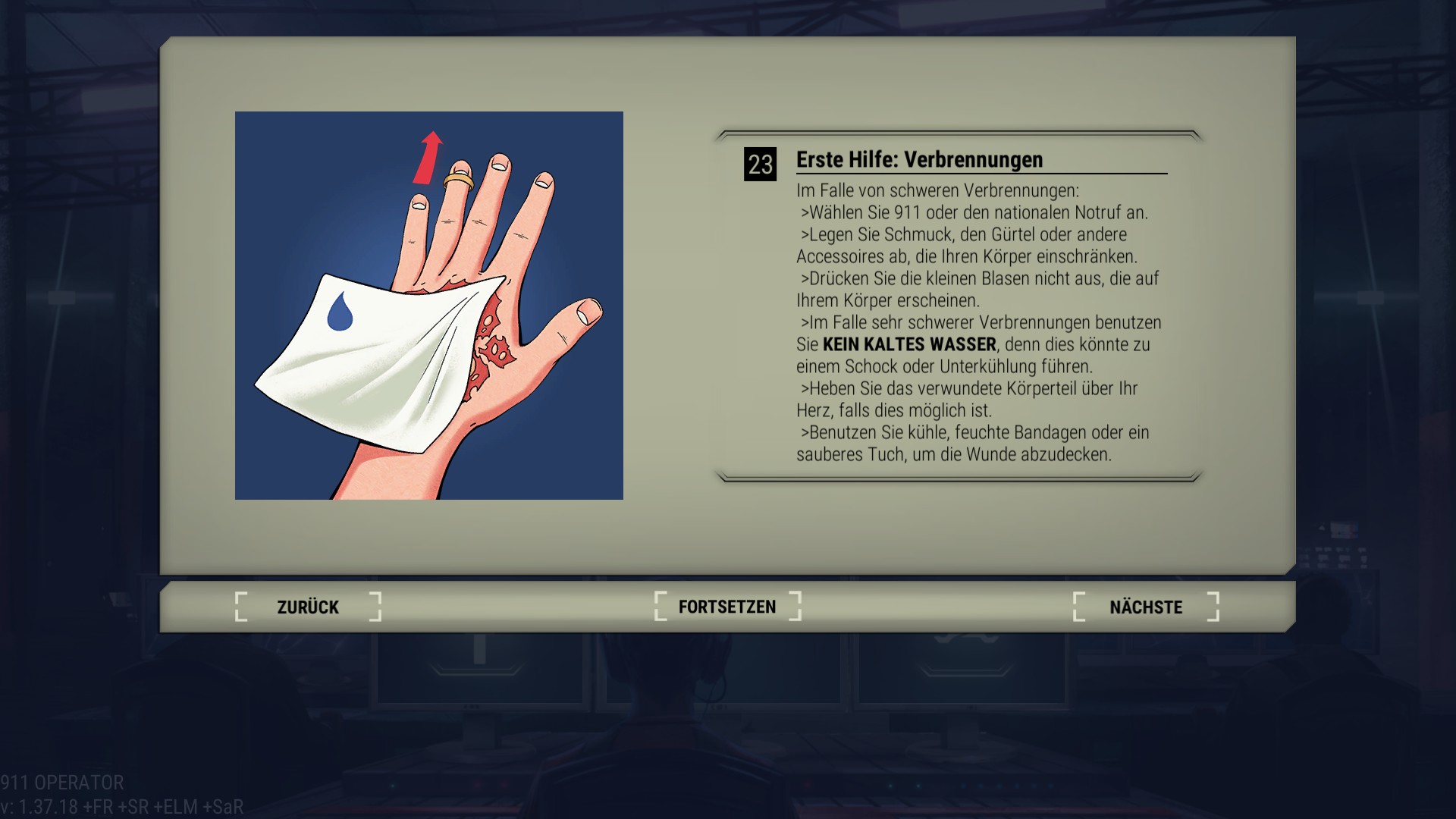The width and height of the screenshot is (1456, 819).
Task: Continue the game via FORTSETZEN
Action: 727,607
